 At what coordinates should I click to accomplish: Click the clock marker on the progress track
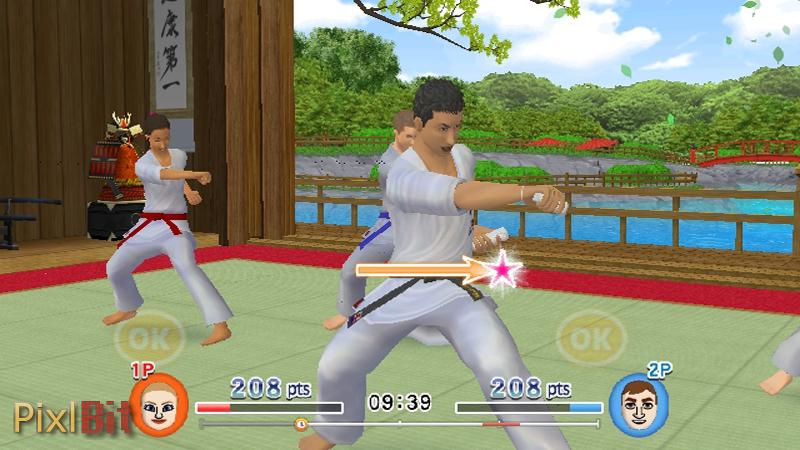tap(301, 424)
